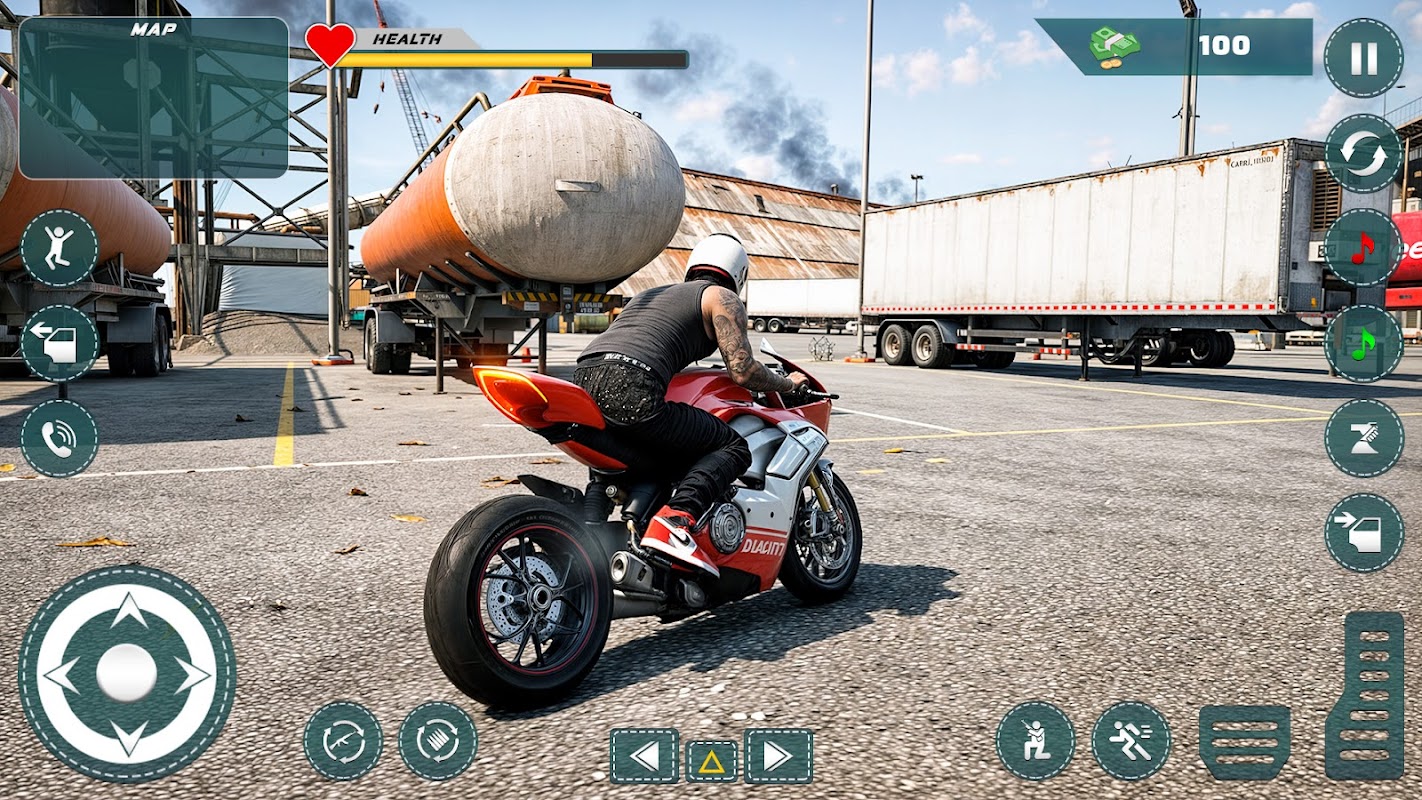Toggle the red music note button

(x=1363, y=248)
